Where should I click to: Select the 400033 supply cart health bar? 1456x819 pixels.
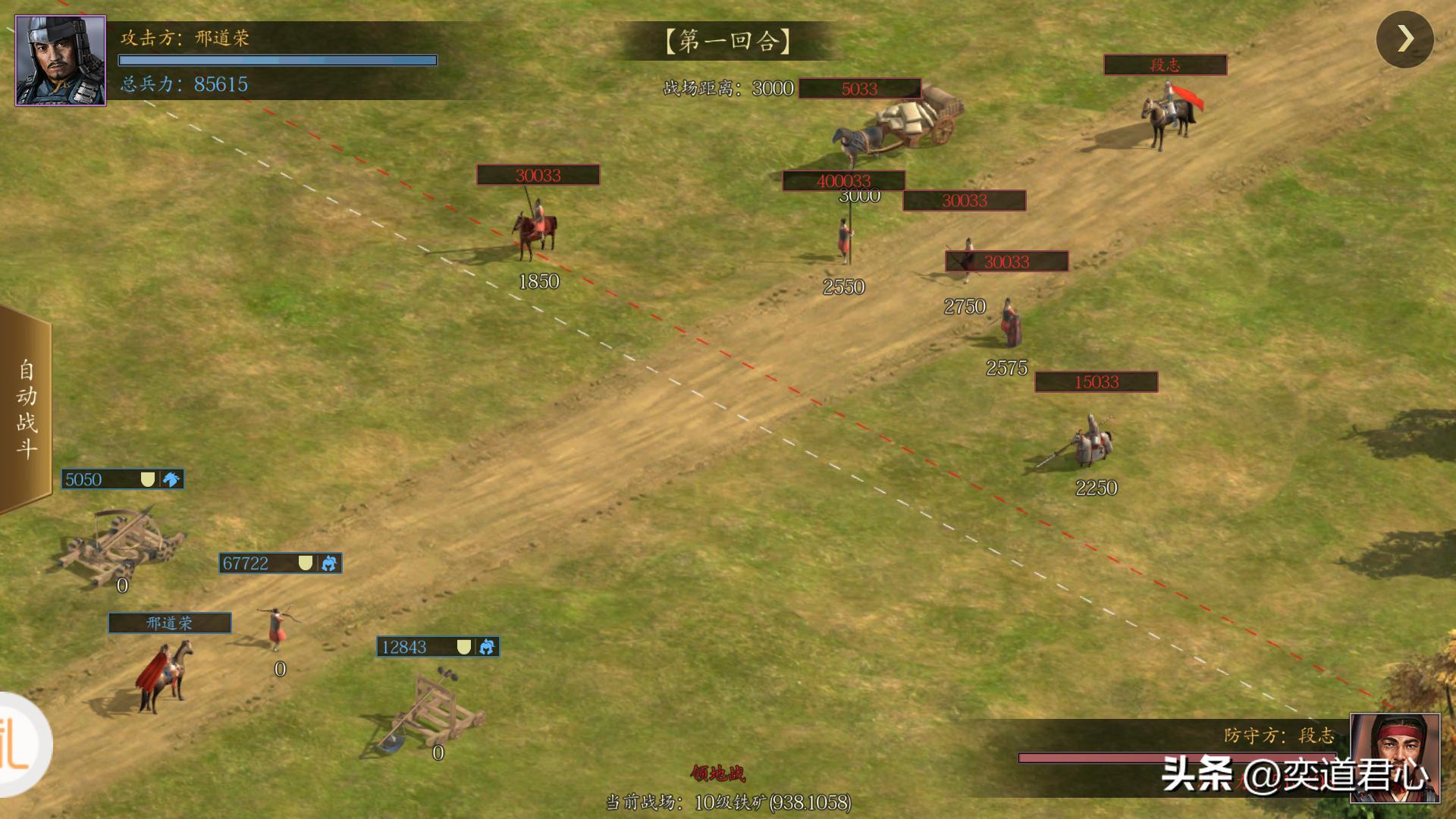click(843, 181)
